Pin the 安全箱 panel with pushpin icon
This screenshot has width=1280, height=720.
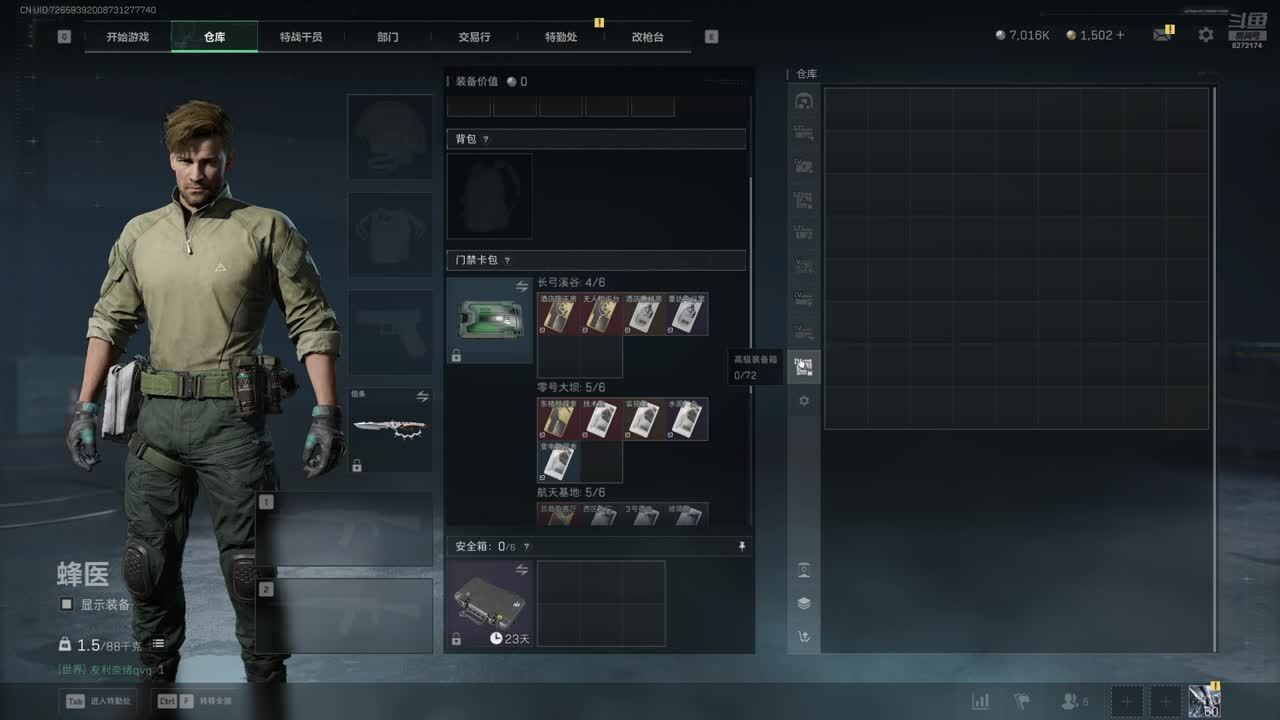741,547
